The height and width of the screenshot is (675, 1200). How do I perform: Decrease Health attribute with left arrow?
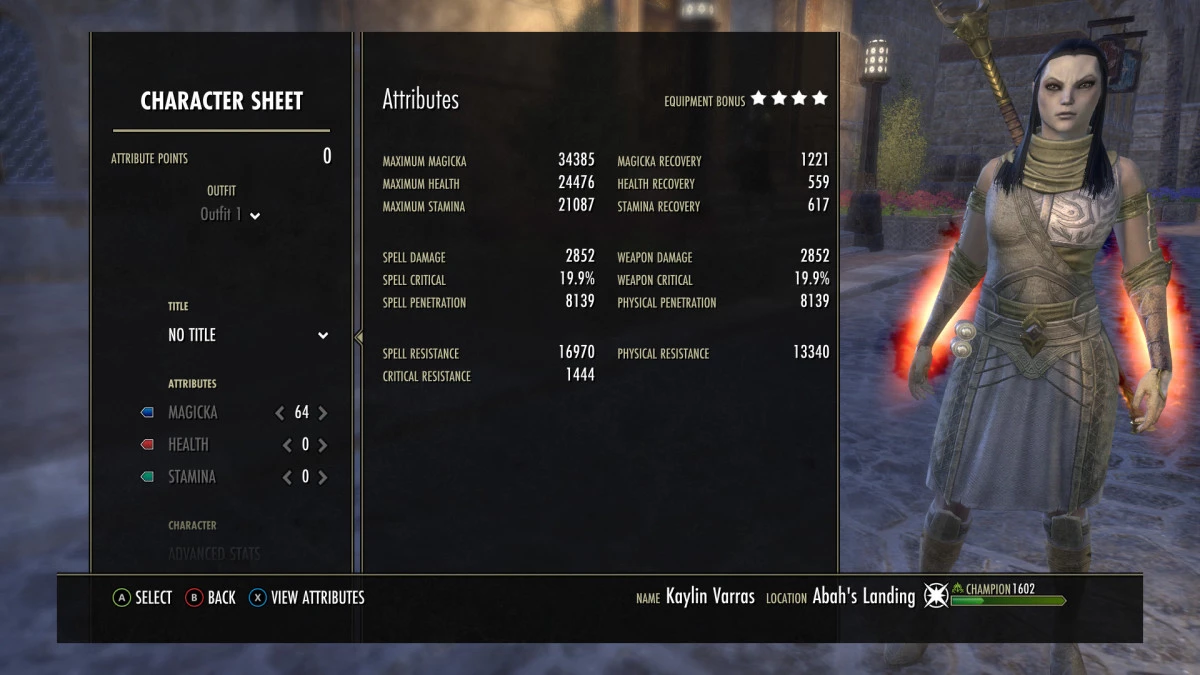pos(288,445)
